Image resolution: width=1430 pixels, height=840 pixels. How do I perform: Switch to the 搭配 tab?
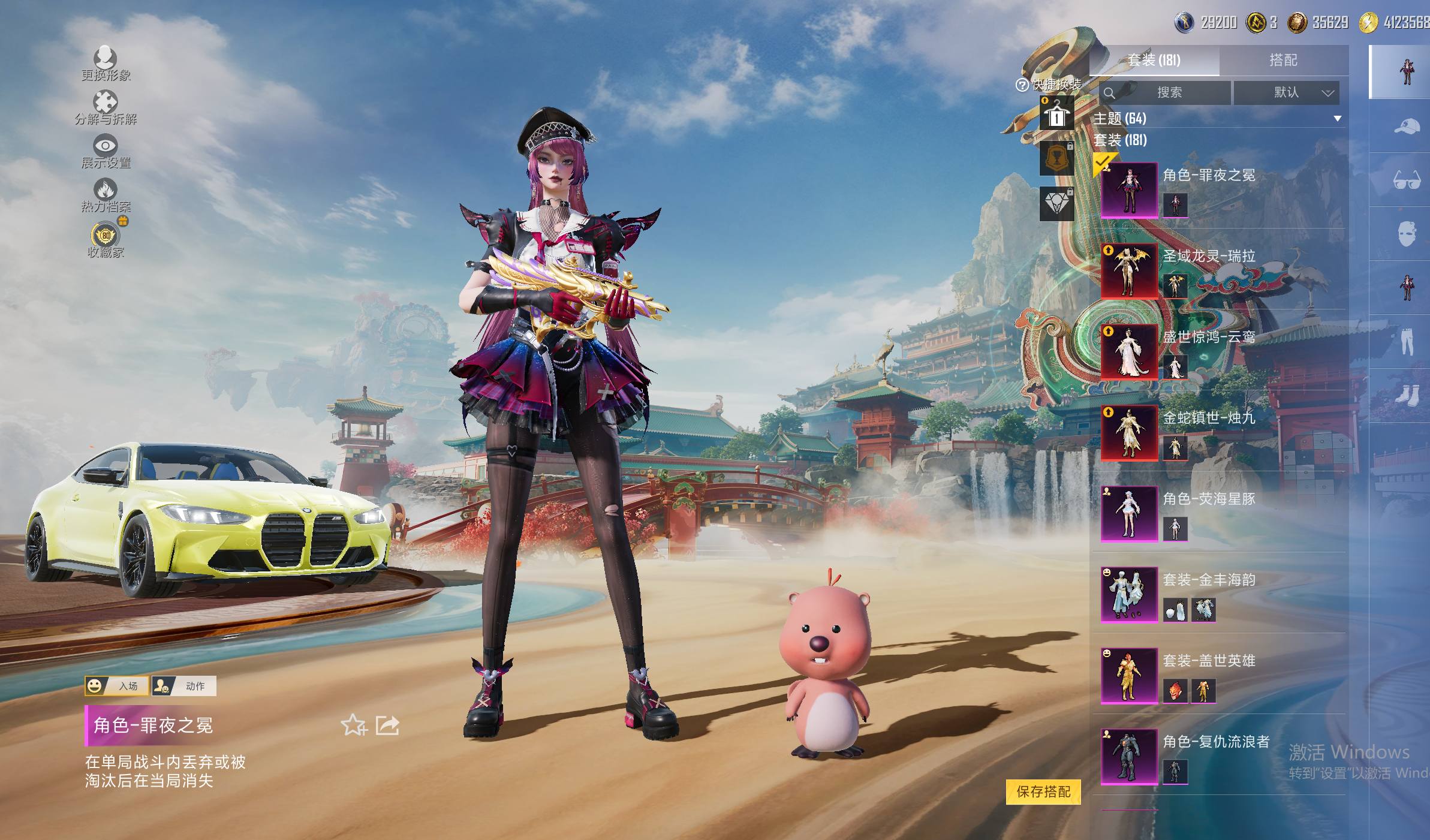[x=1283, y=60]
